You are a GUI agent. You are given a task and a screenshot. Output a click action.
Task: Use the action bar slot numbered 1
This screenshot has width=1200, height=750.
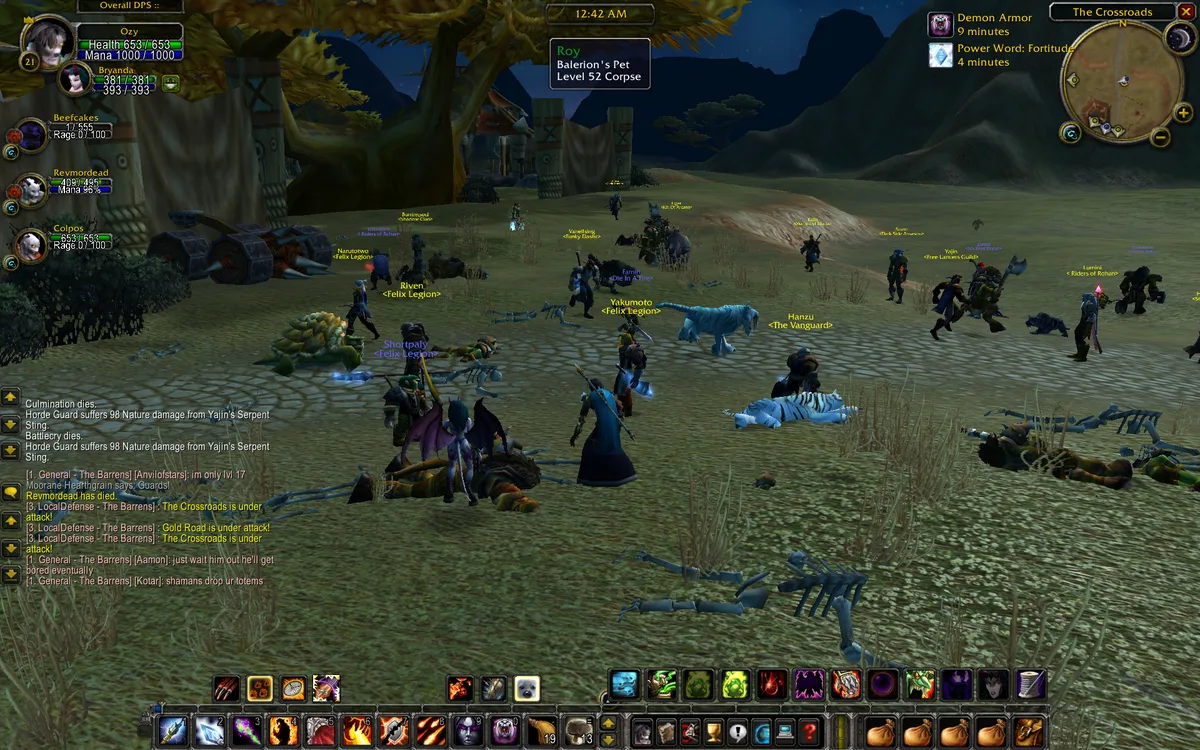click(173, 731)
